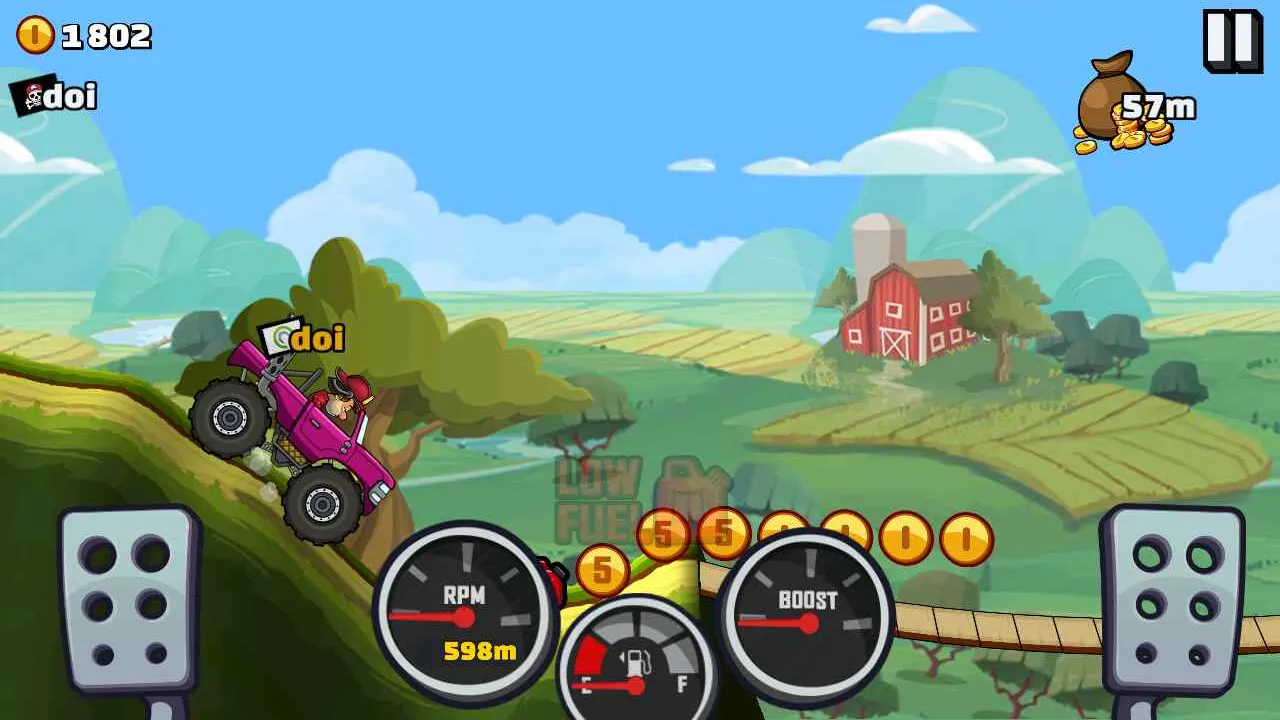Pause the game
This screenshot has width=1280, height=720.
[1231, 41]
